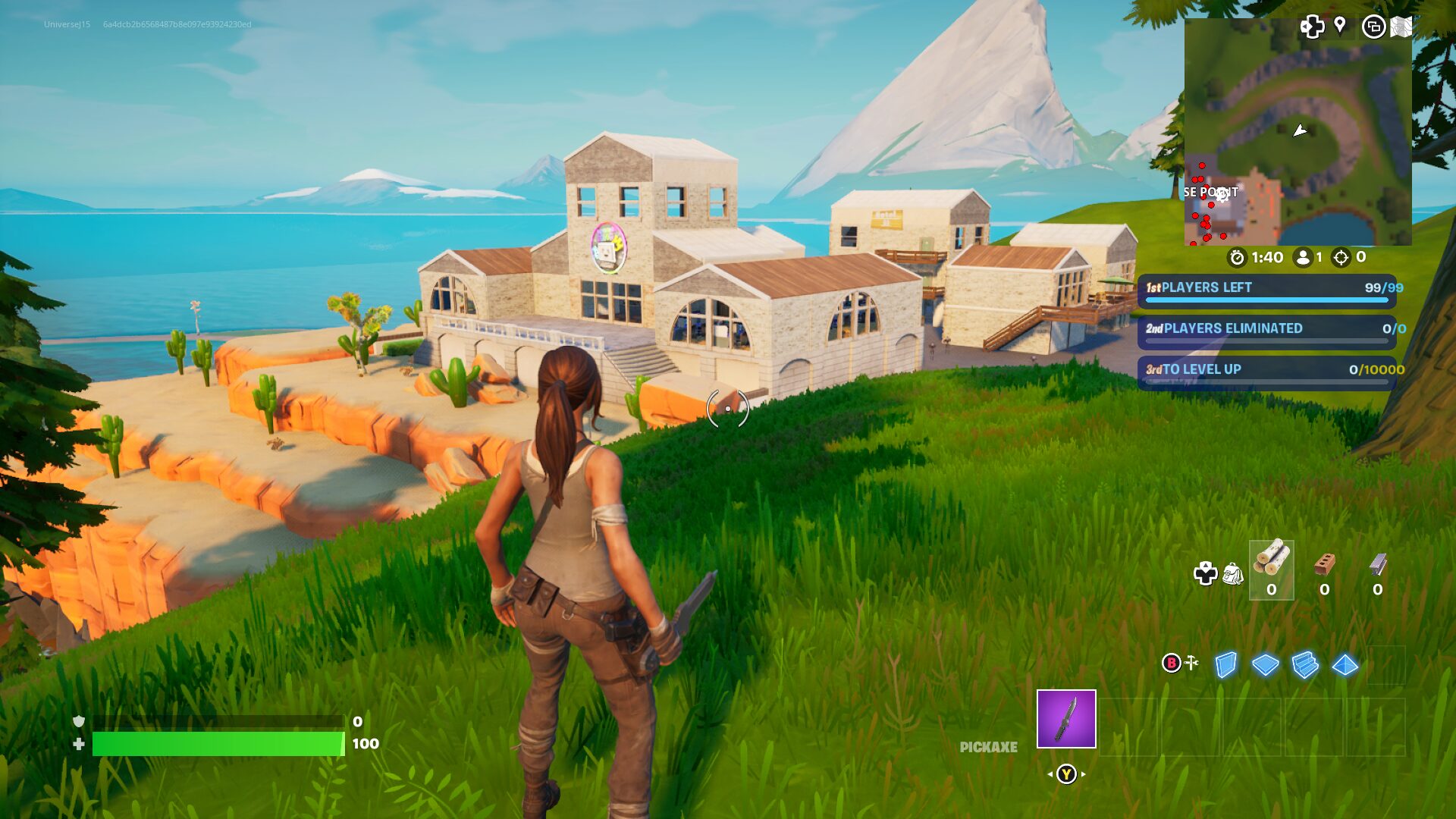Click the eliminations crosshair icon showing 0
Image resolution: width=1456 pixels, height=819 pixels.
pos(1341,256)
